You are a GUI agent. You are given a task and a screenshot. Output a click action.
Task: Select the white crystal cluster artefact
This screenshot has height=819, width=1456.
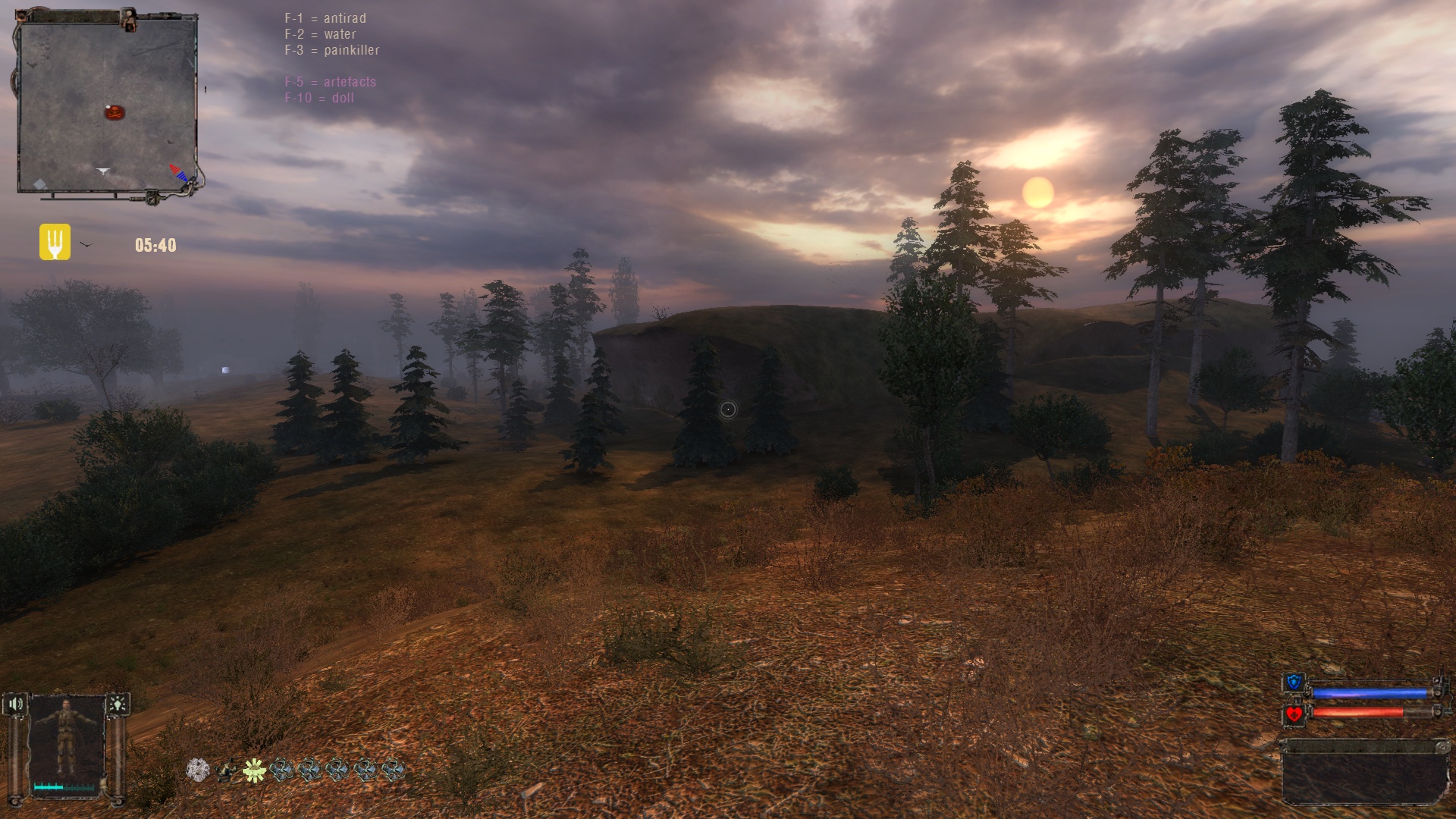[198, 770]
